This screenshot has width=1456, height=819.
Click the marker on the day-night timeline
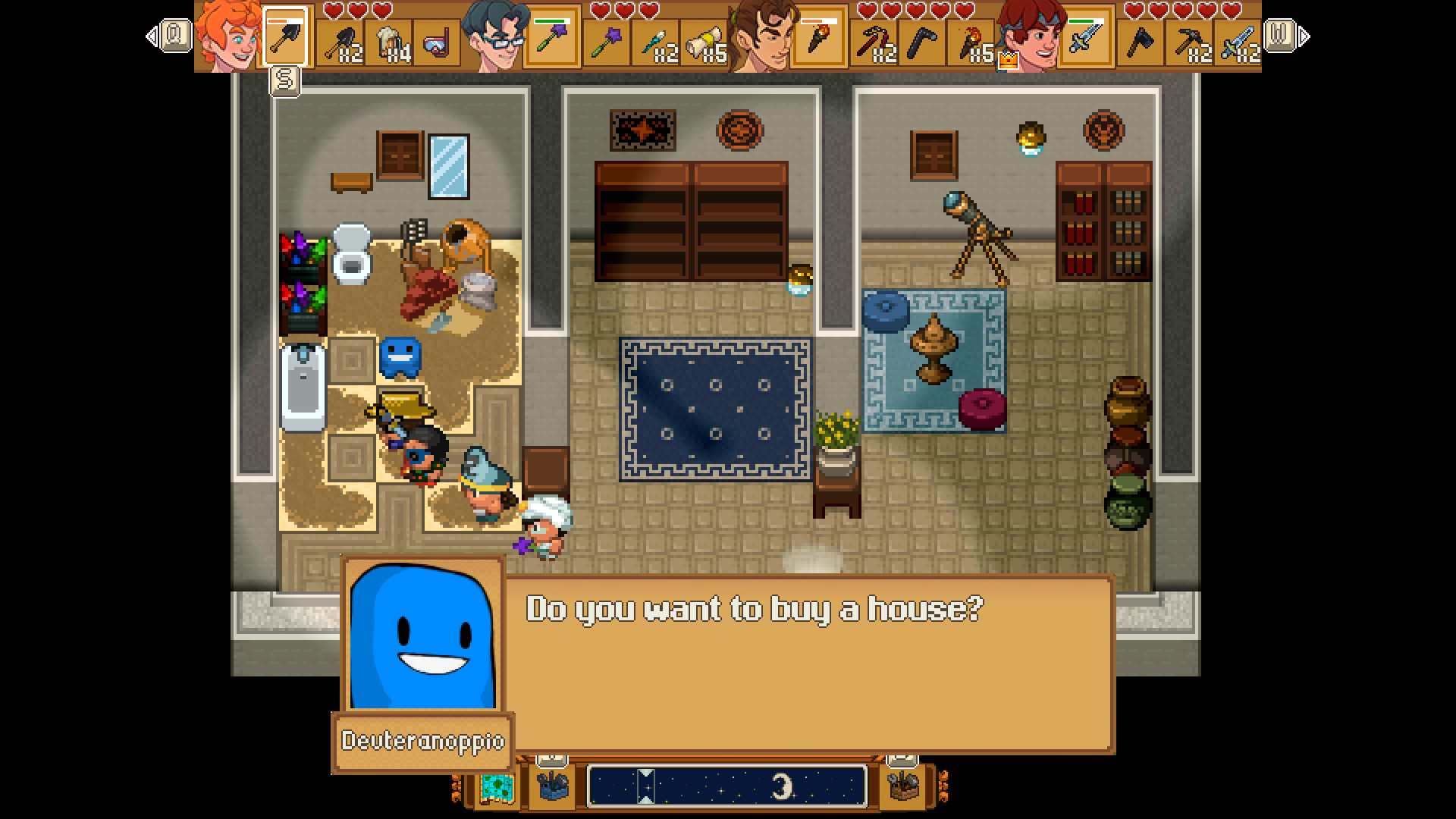tap(645, 786)
